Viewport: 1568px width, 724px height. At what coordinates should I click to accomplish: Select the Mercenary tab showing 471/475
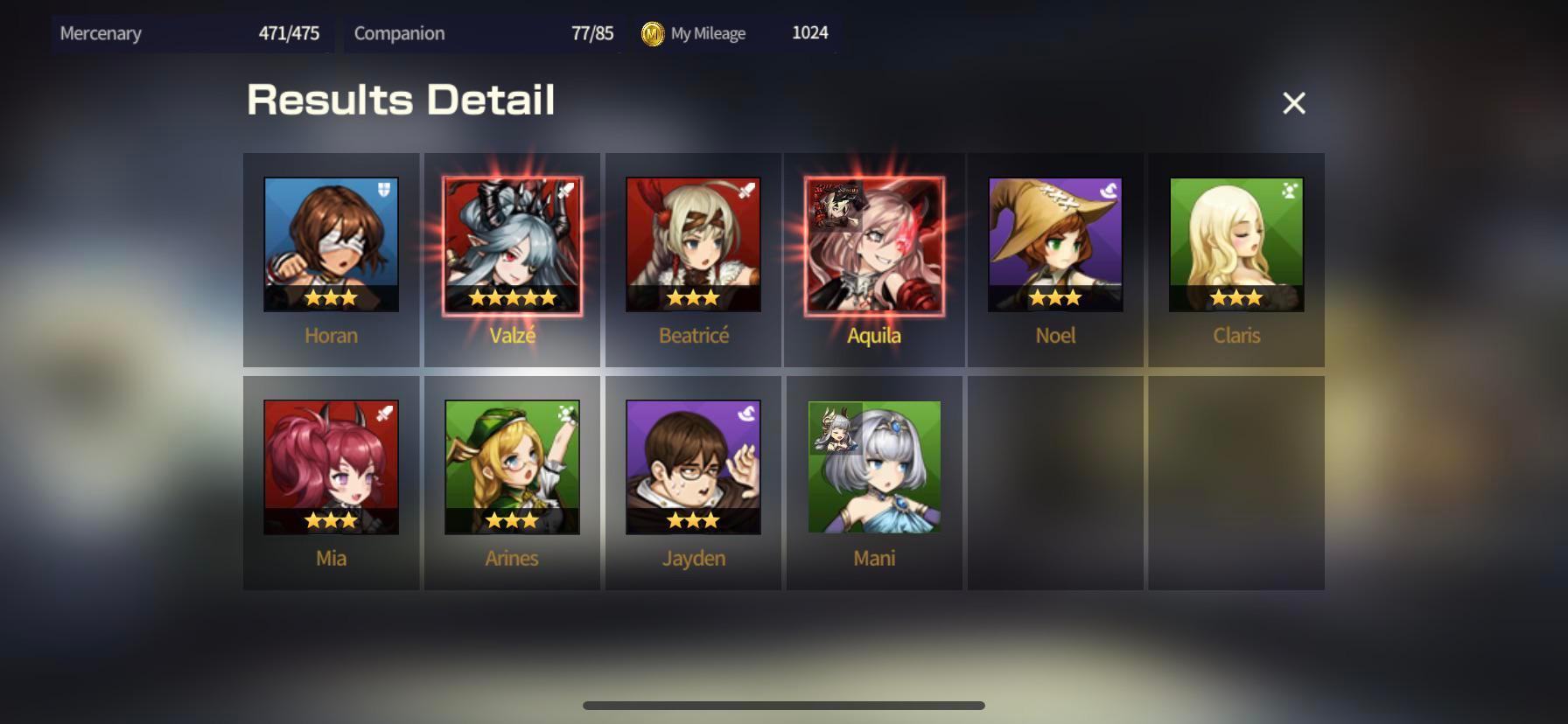click(192, 33)
